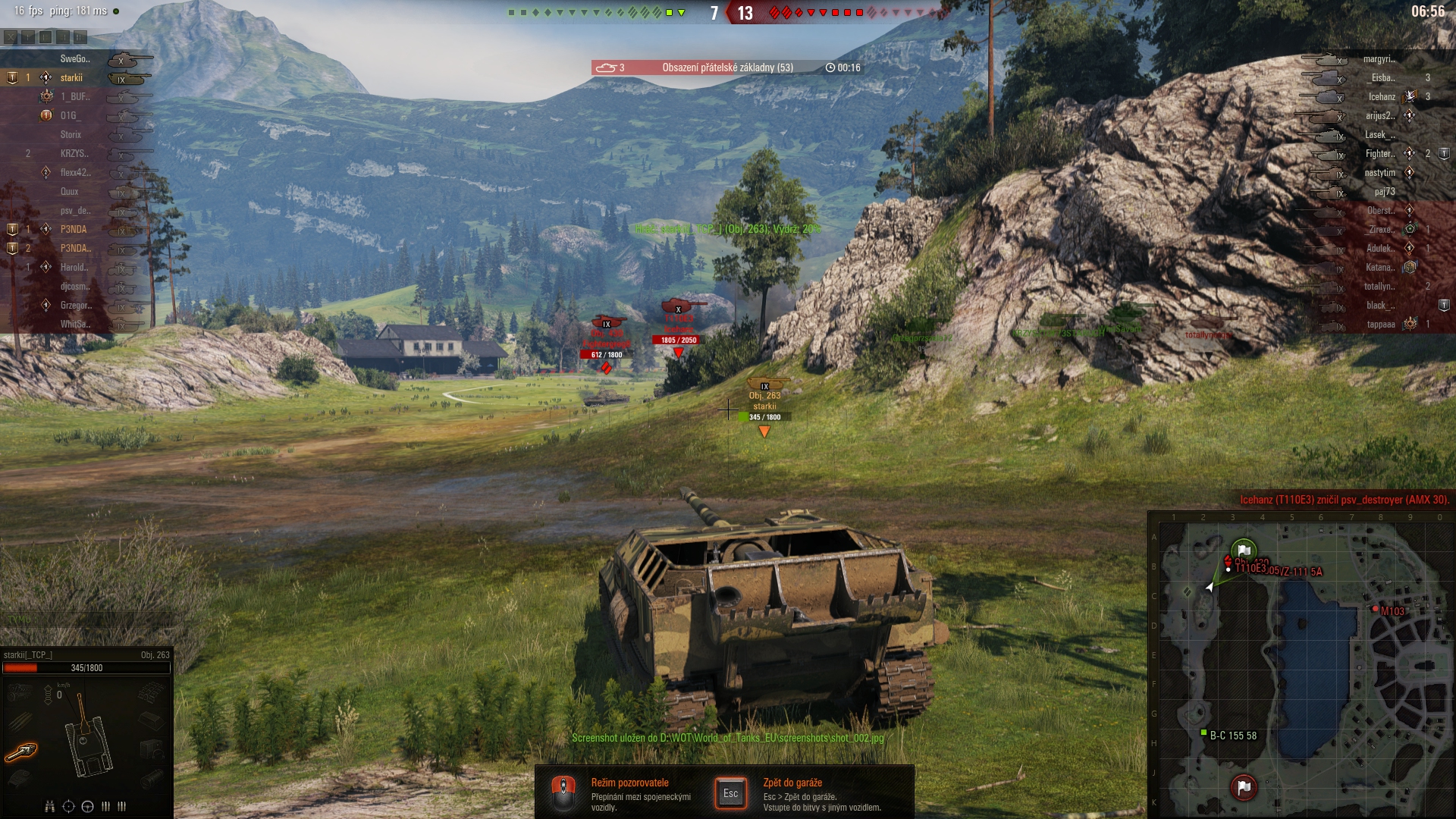The height and width of the screenshot is (819, 1456).
Task: Click enemy player tappaaa's row
Action: [1380, 325]
